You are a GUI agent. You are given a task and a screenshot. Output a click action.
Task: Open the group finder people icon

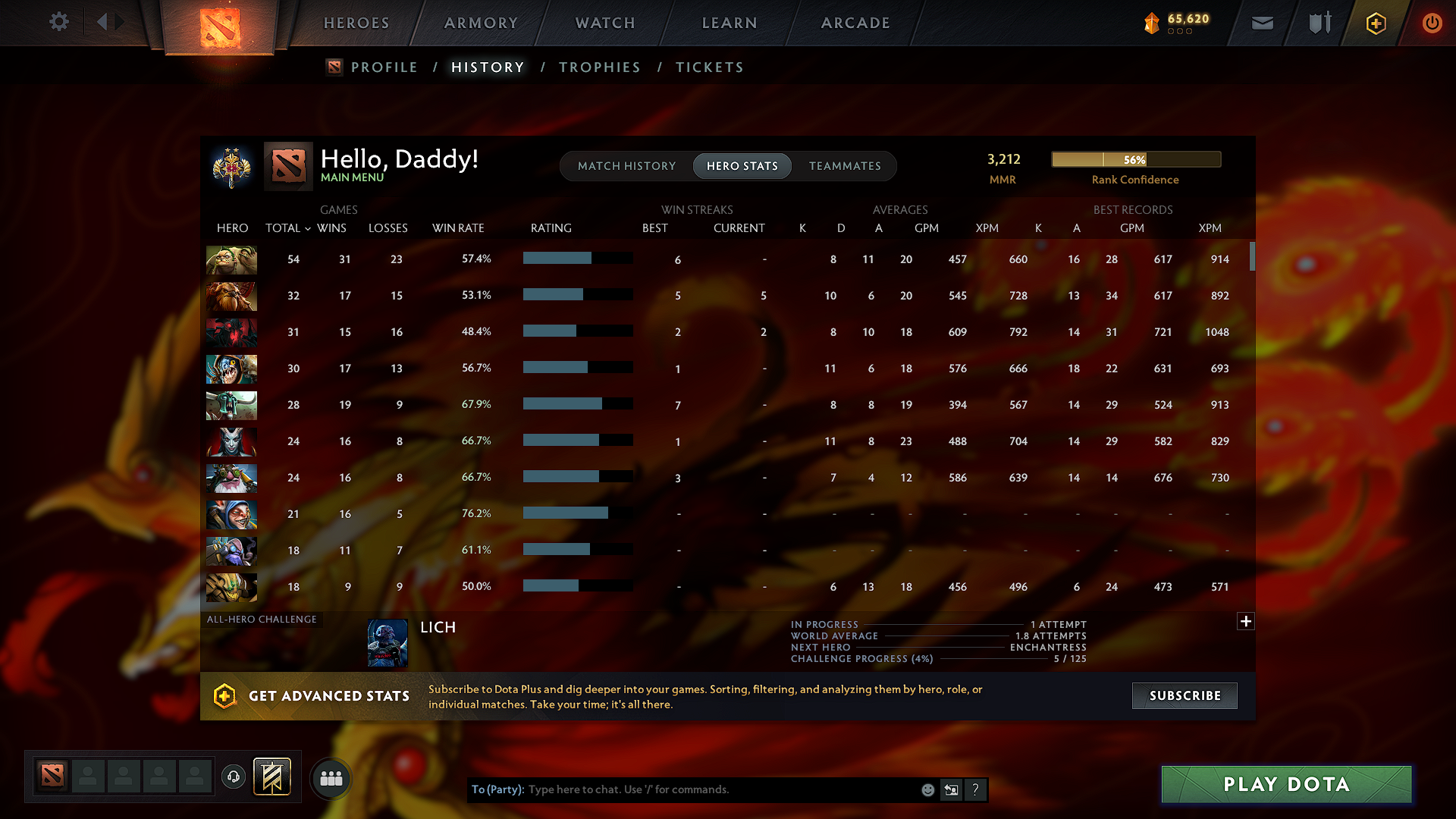click(x=330, y=777)
